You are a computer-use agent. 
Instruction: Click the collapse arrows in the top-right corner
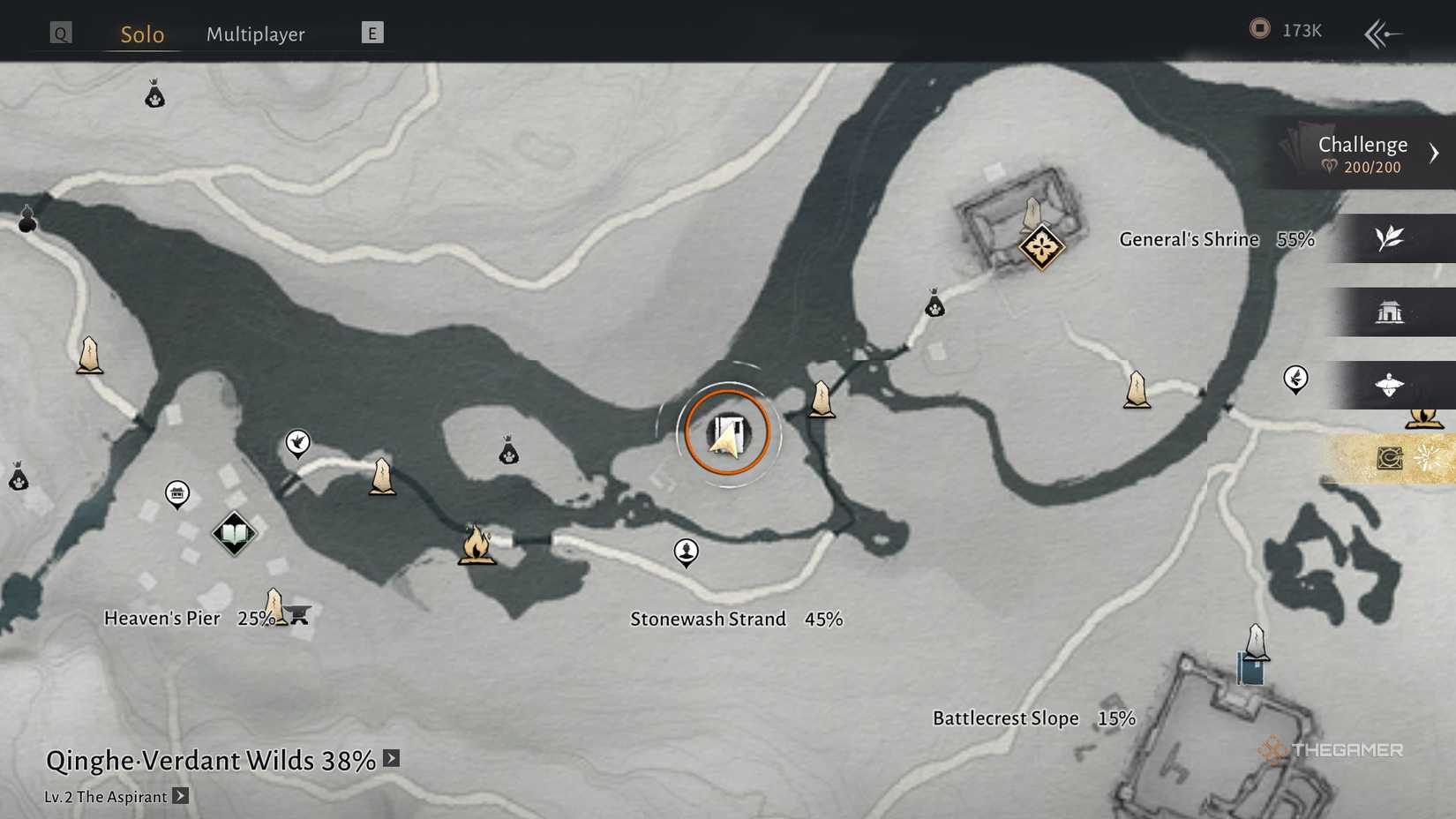point(1383,29)
